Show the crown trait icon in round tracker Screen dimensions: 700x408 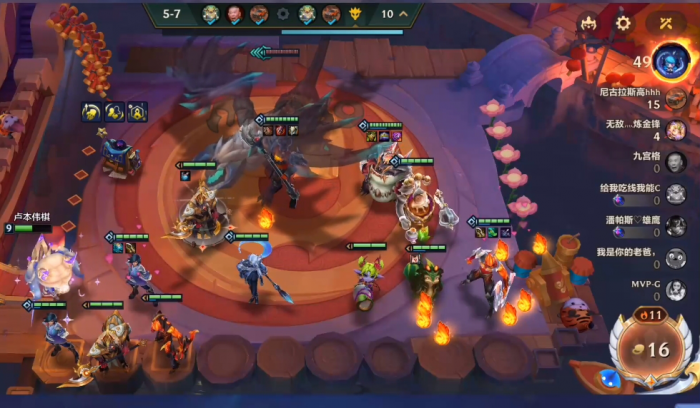tap(355, 14)
